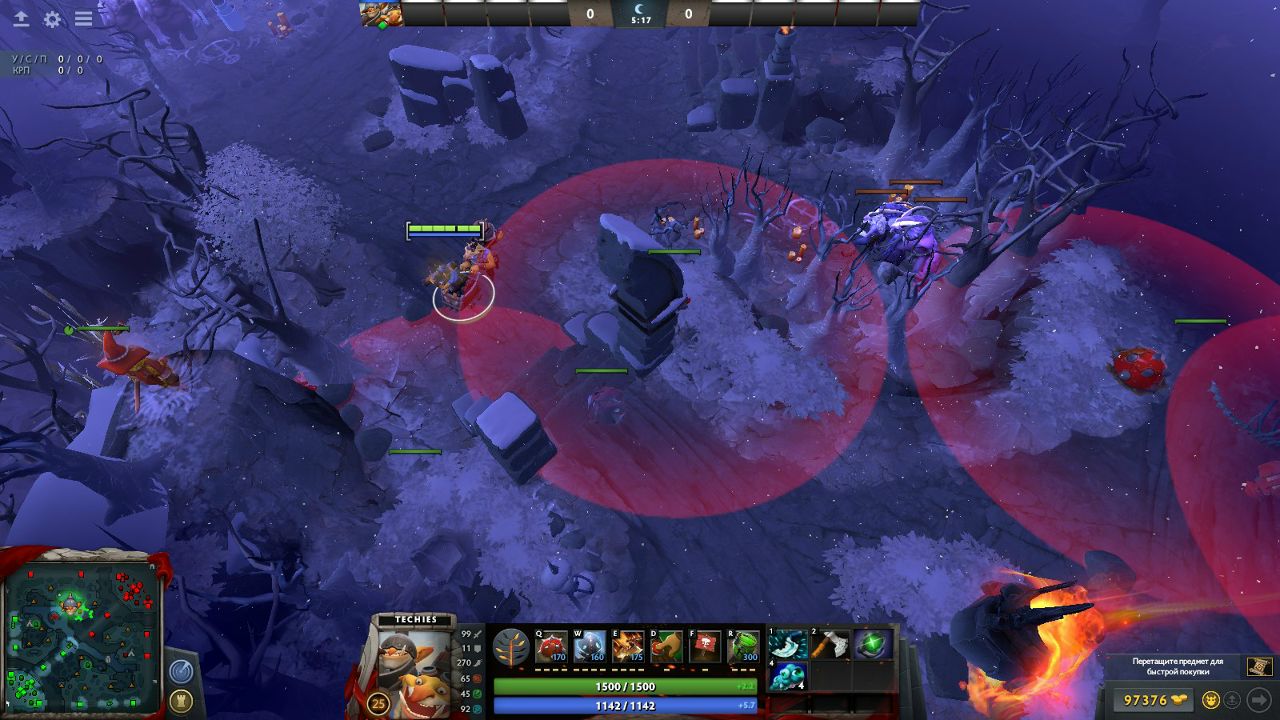This screenshot has height=720, width=1280.
Task: Use the blue curved blade item in slot 1
Action: (789, 645)
